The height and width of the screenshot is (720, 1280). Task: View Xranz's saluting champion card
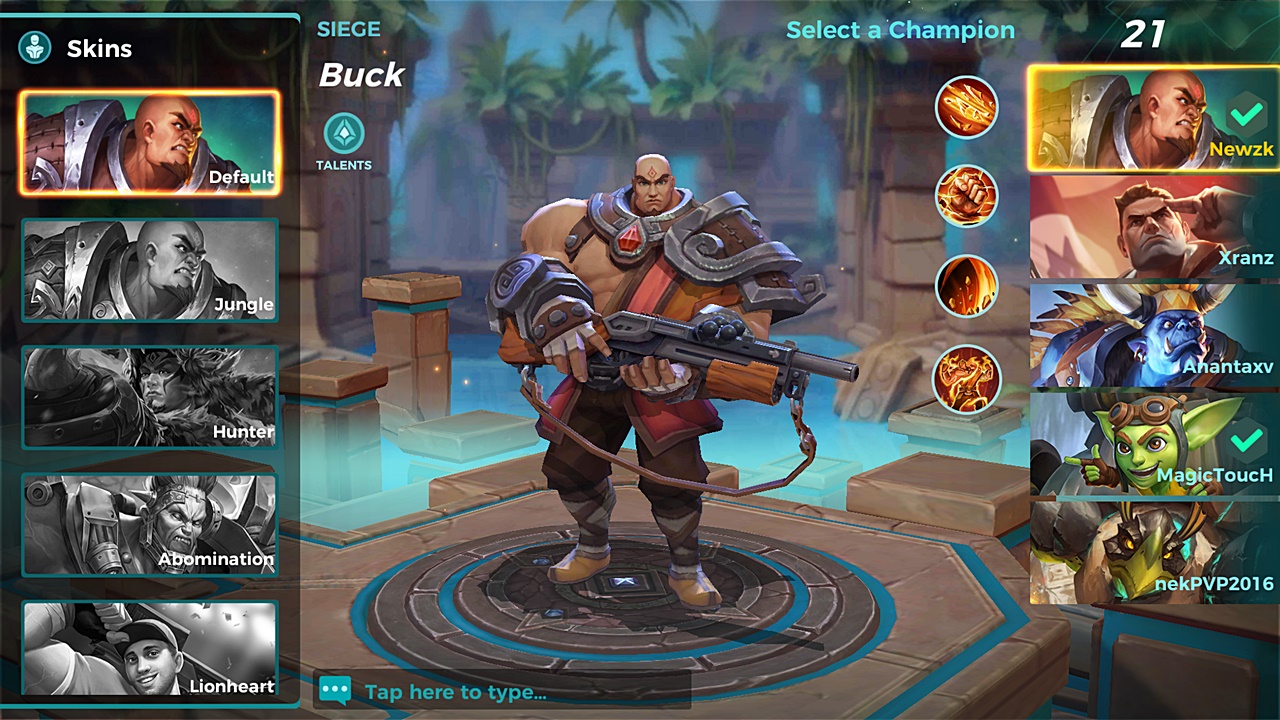pos(1153,228)
